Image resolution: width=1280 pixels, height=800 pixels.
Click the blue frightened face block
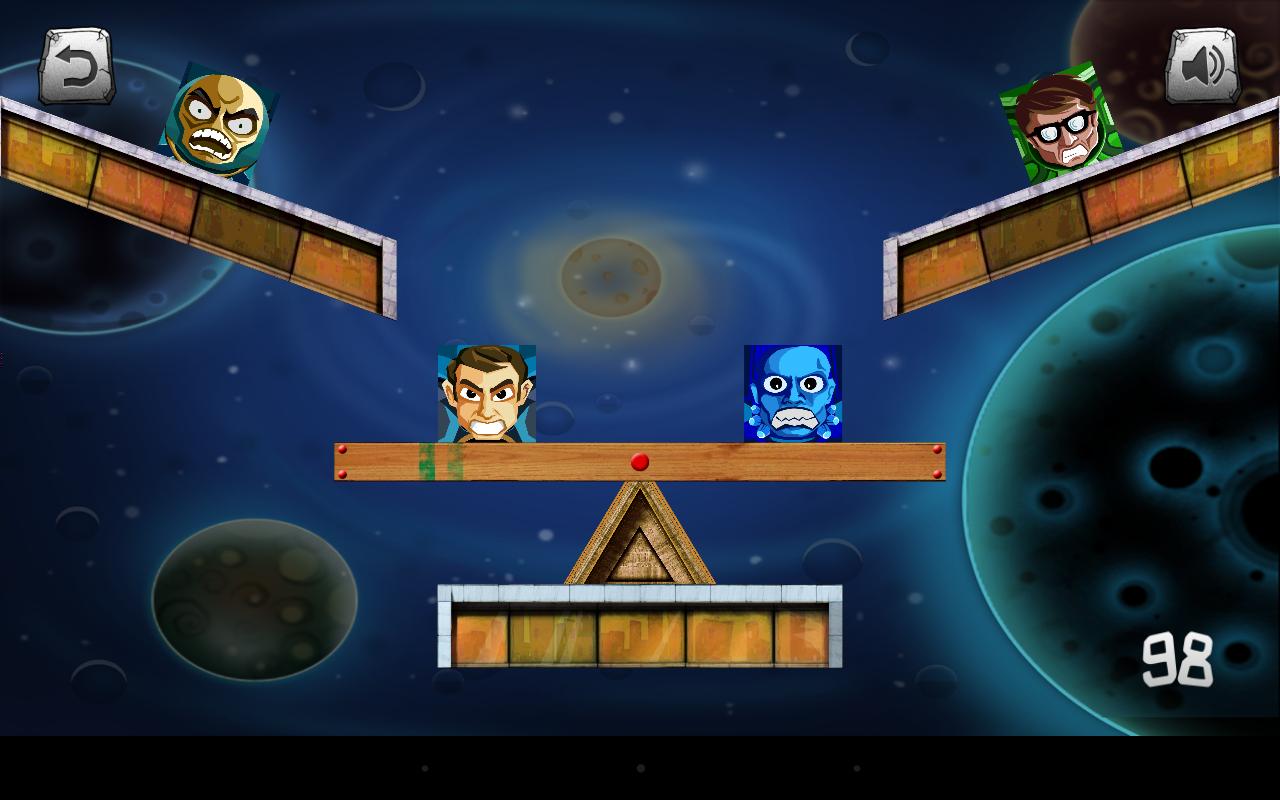point(793,393)
